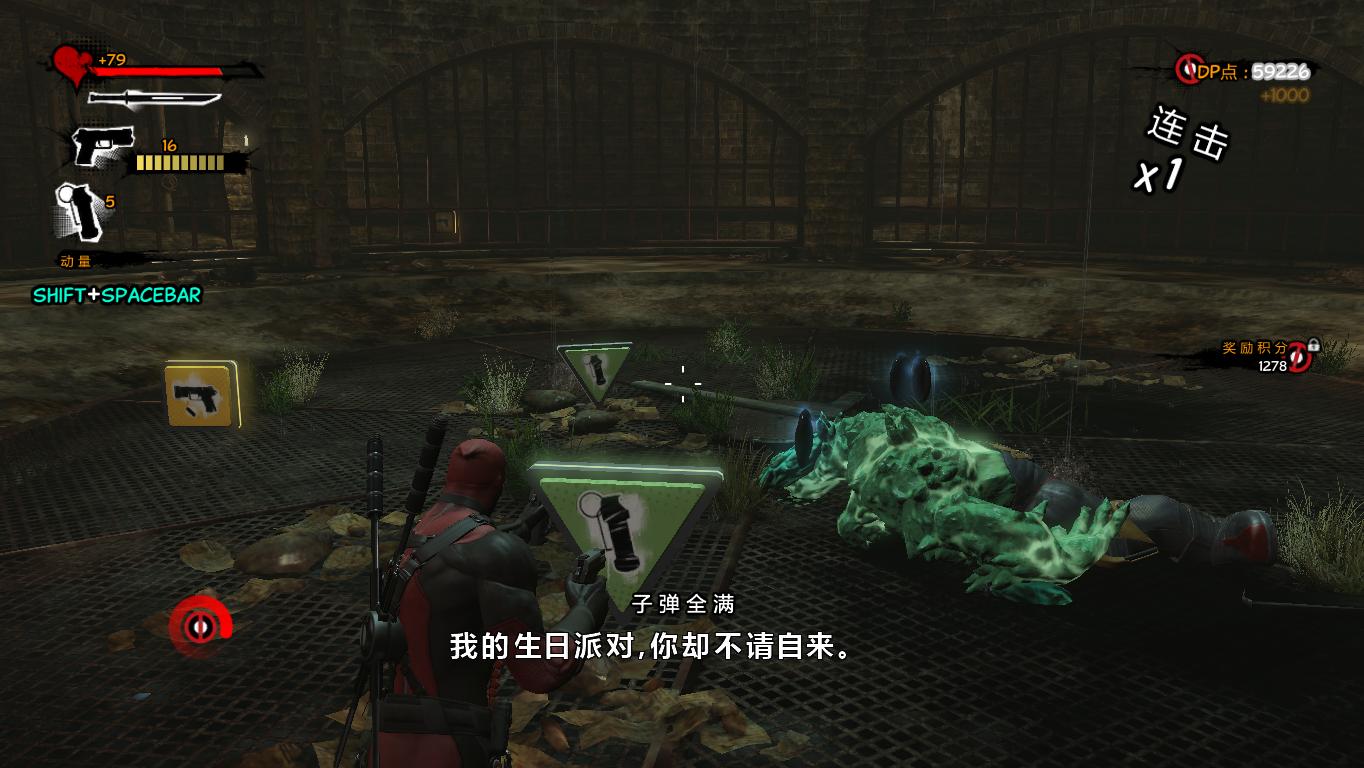
Task: Click the red health bar
Action: (x=155, y=70)
